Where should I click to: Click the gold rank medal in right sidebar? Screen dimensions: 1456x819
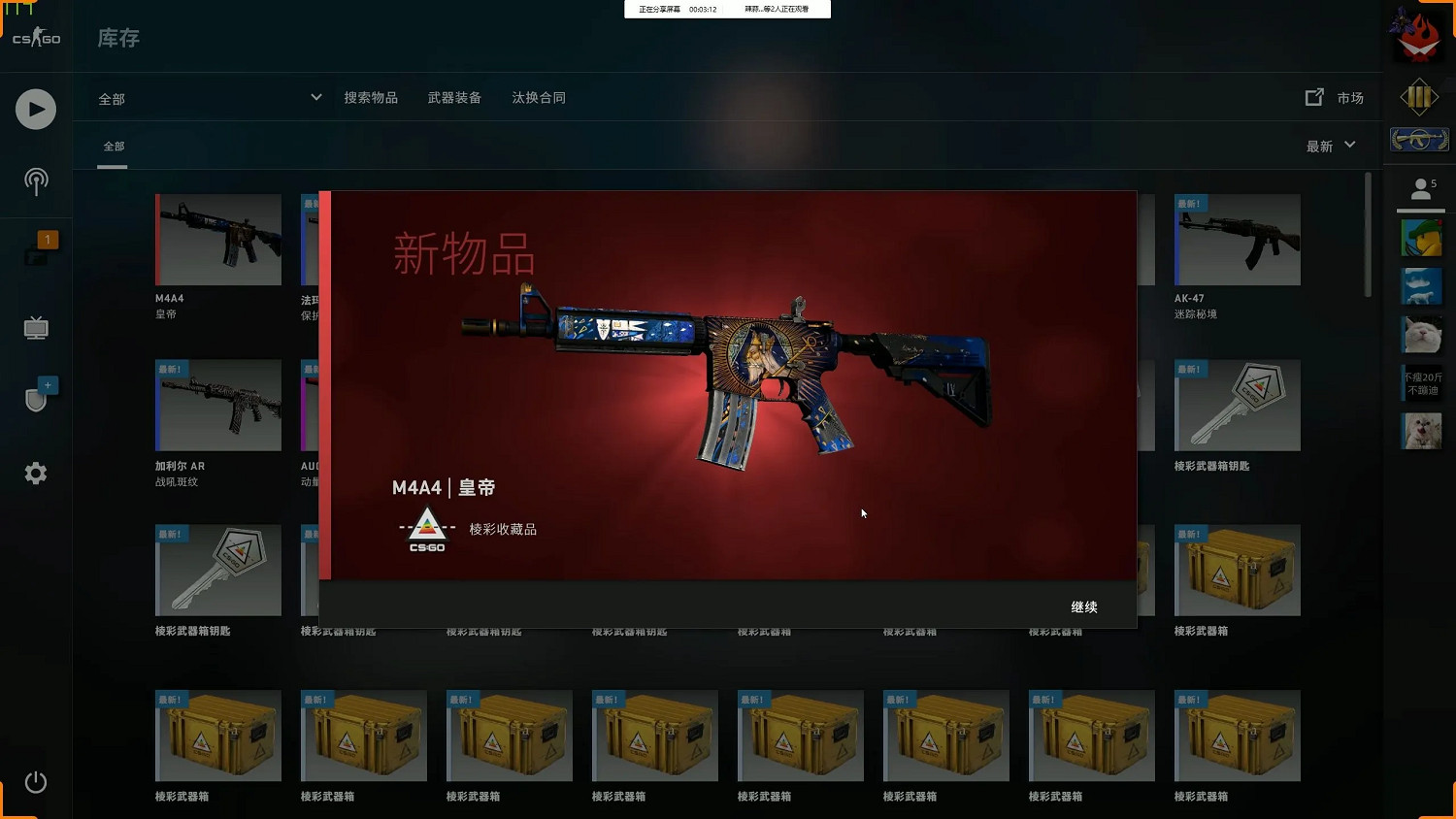(1420, 97)
